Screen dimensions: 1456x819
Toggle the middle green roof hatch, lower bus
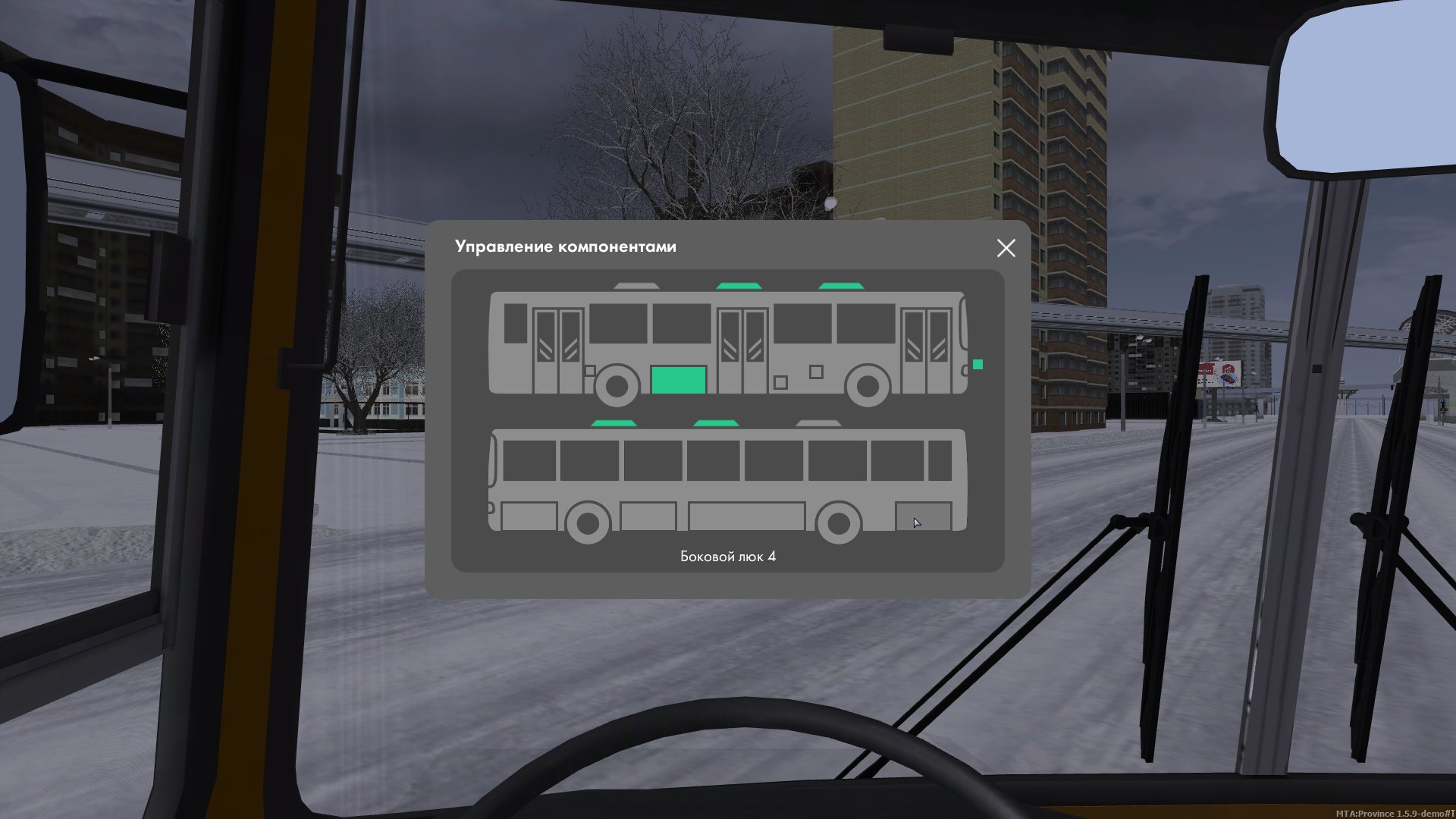pyautogui.click(x=716, y=423)
